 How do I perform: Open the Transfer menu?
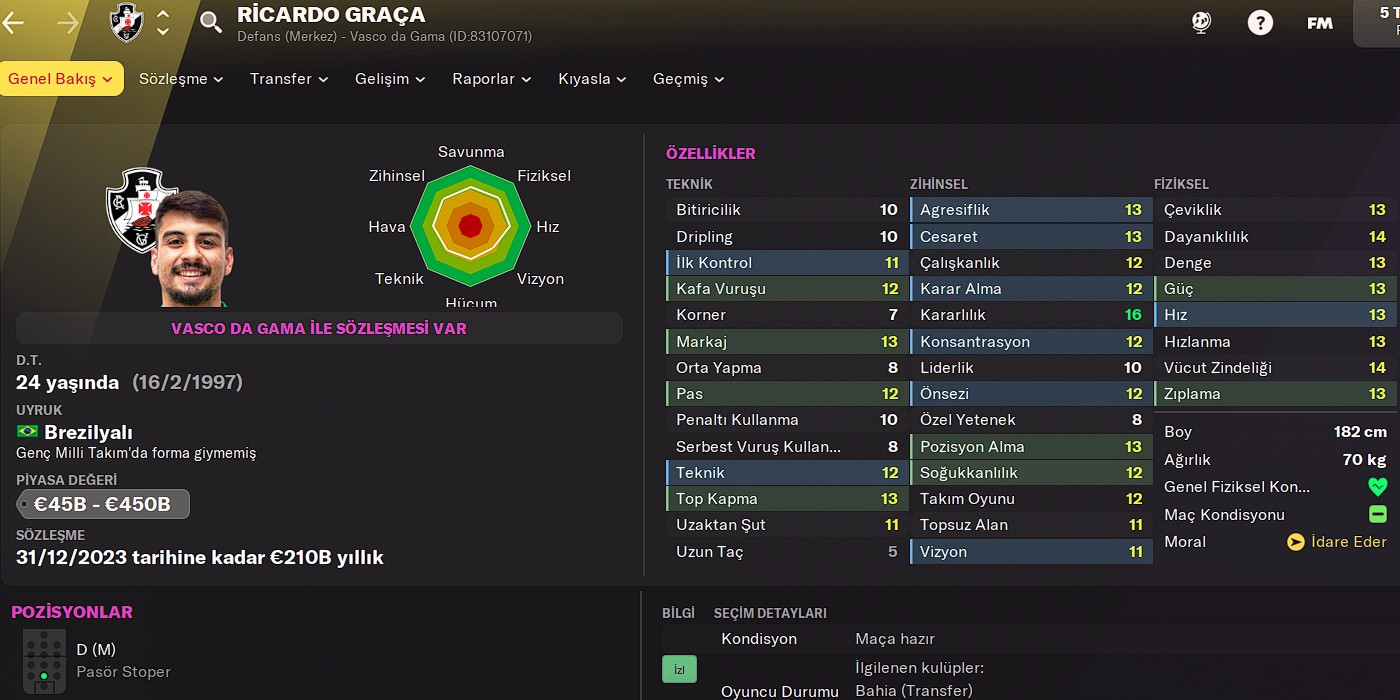[x=289, y=79]
